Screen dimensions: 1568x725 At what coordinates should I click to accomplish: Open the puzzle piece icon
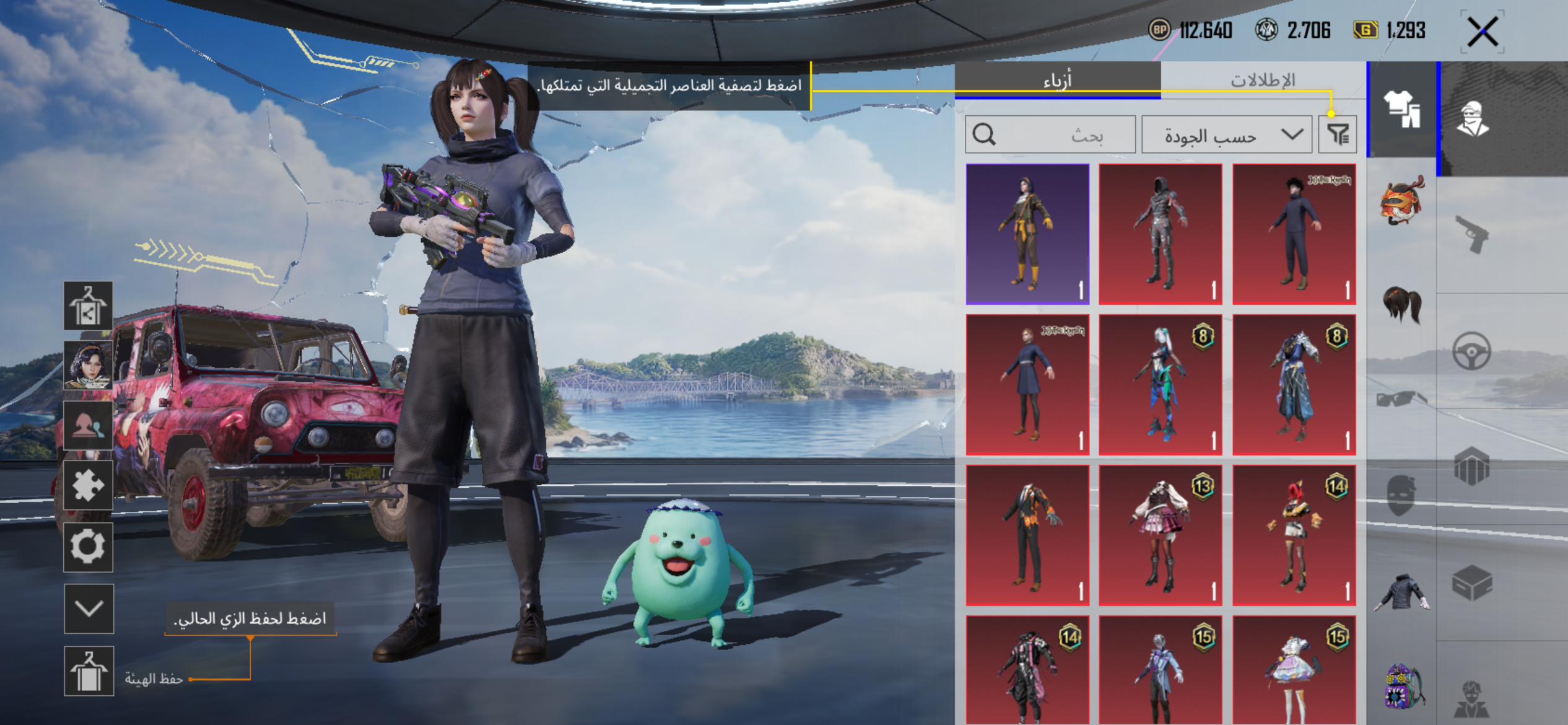[88, 486]
